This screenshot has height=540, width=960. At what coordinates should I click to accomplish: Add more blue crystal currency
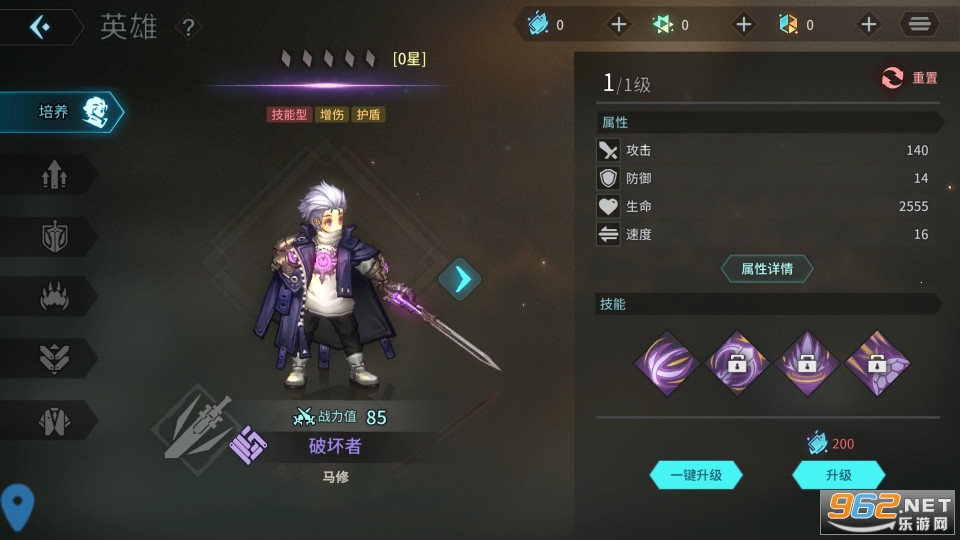619,25
